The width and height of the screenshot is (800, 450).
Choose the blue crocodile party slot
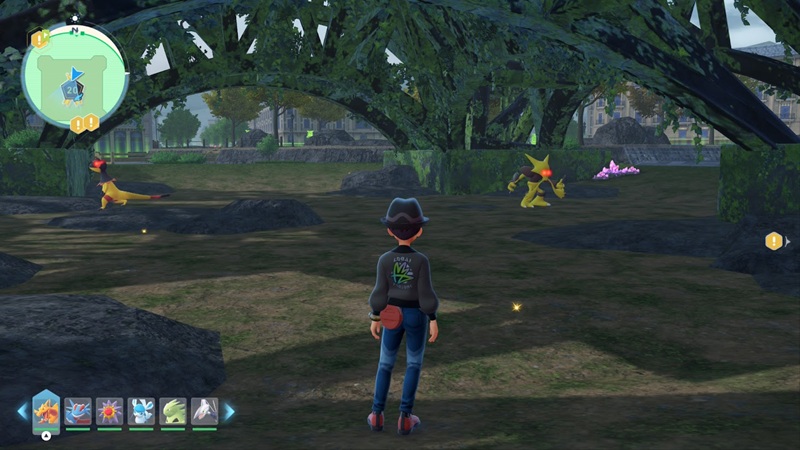(x=78, y=411)
